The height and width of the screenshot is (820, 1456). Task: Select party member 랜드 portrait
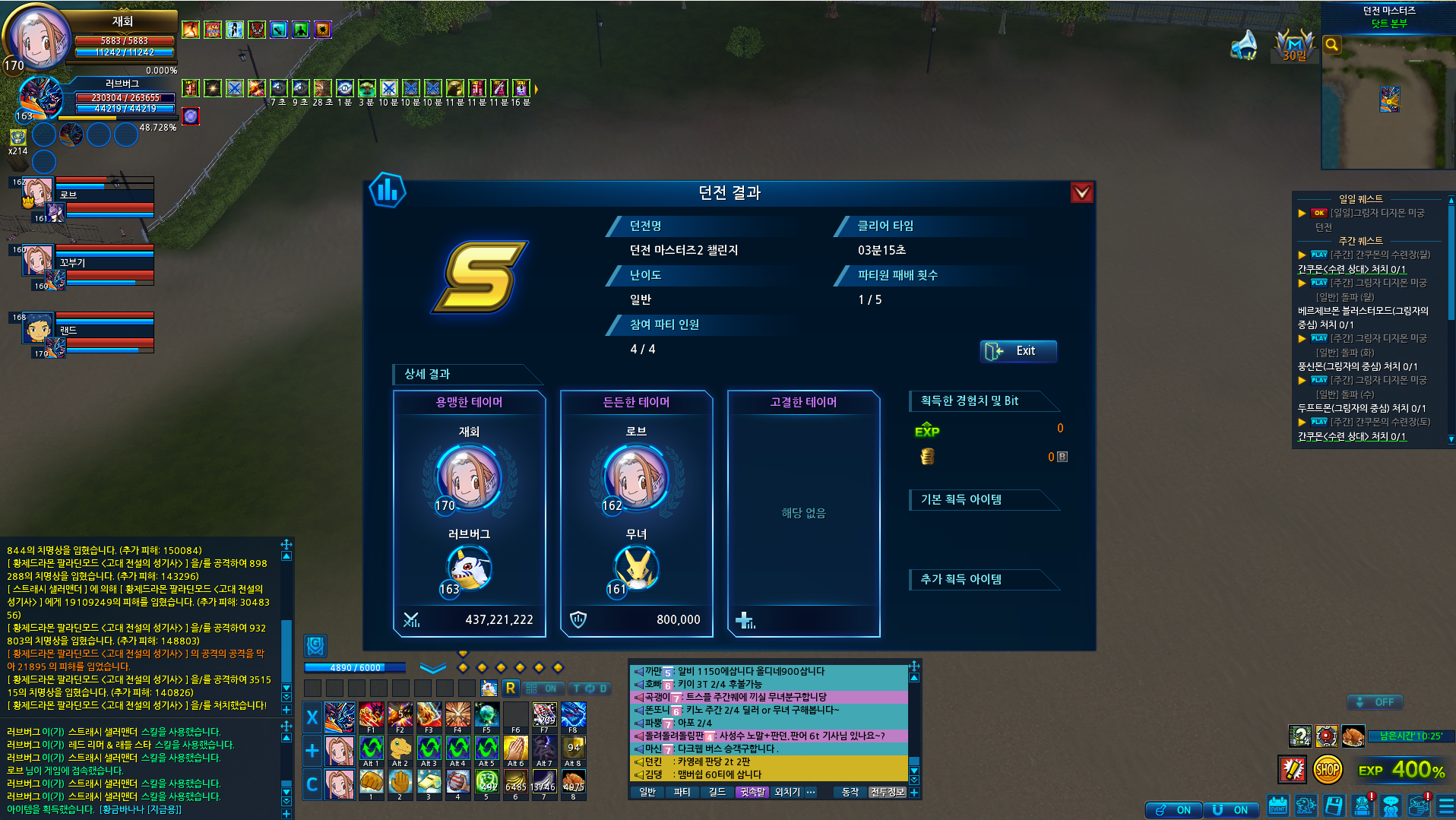coord(37,328)
